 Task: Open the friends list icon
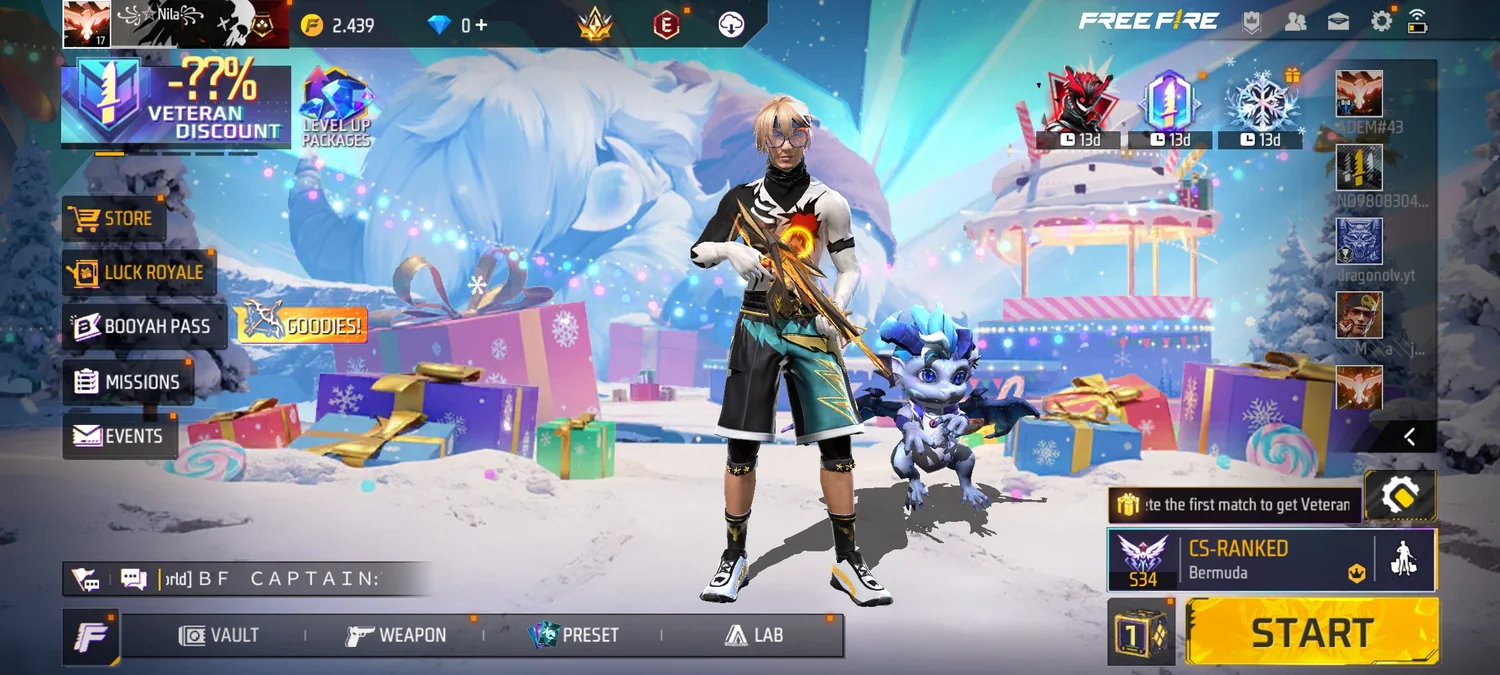point(1295,21)
